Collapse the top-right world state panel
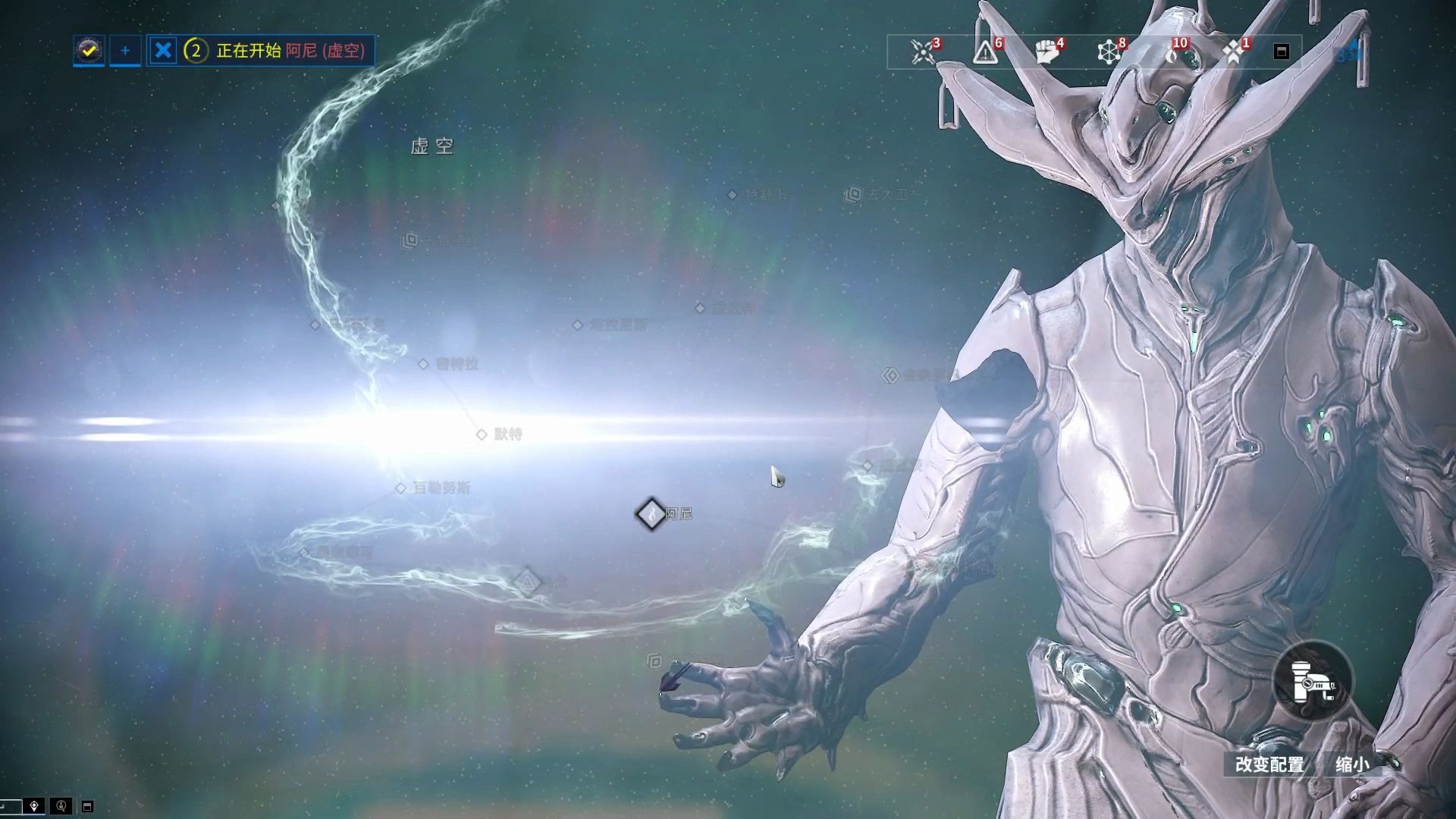The height and width of the screenshot is (819, 1456). point(1282,52)
